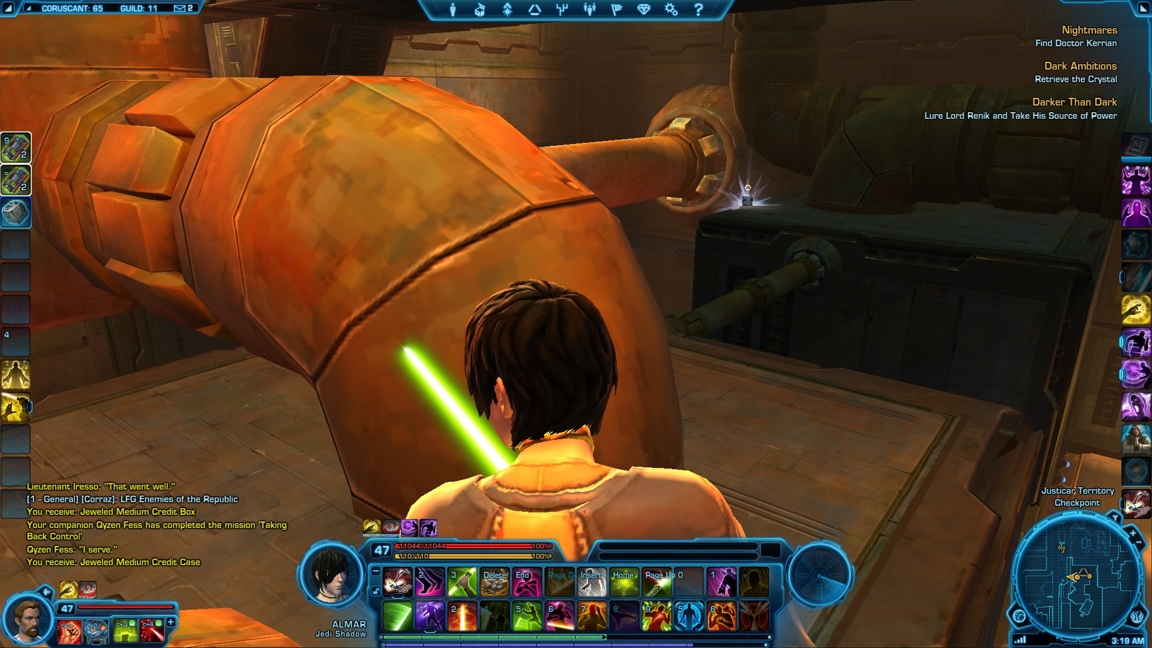Open the gear-shaped preferences icon
Viewport: 1152px width, 648px height.
(671, 10)
